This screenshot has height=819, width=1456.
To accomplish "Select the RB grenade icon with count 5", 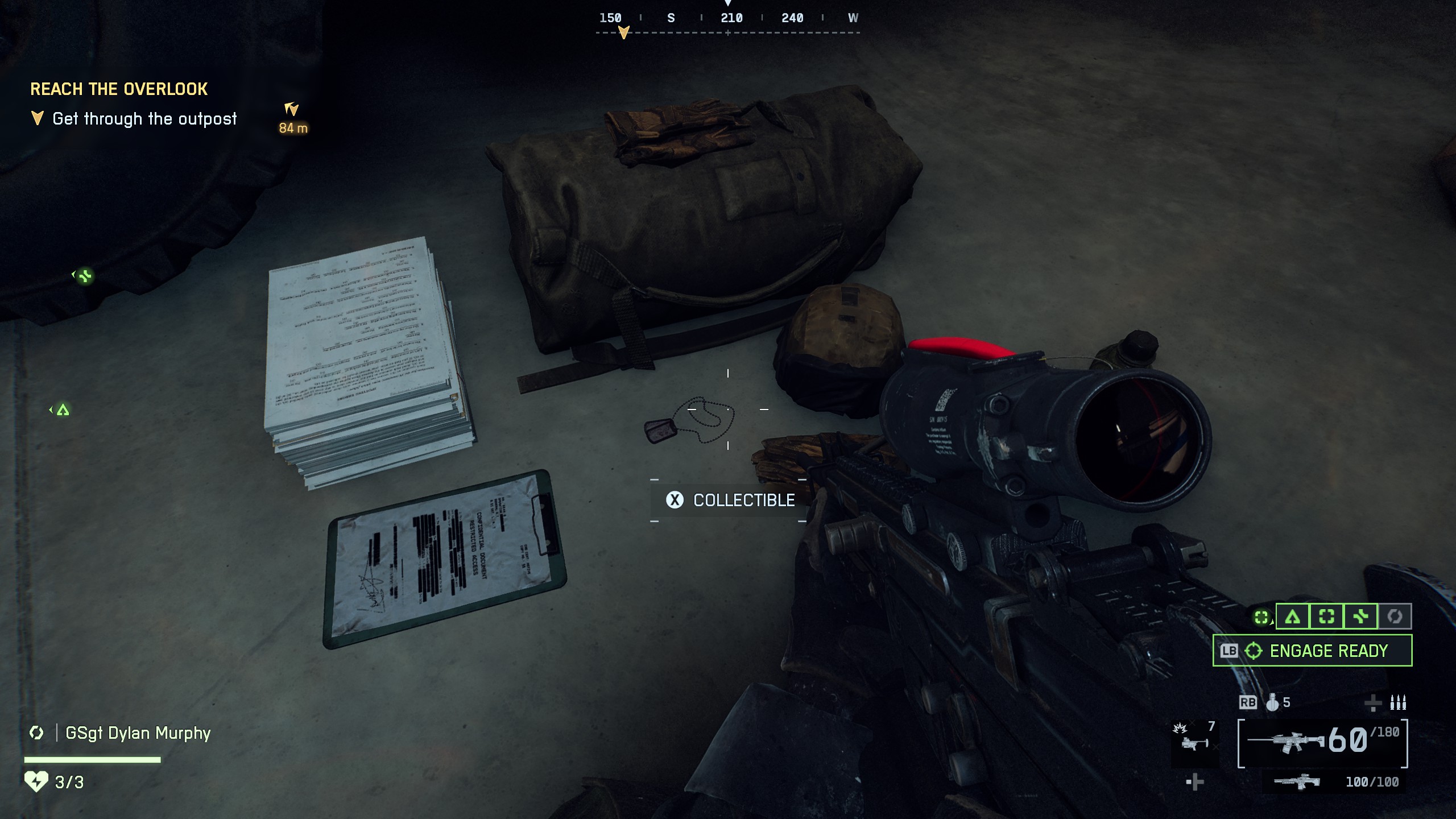I will (1273, 702).
